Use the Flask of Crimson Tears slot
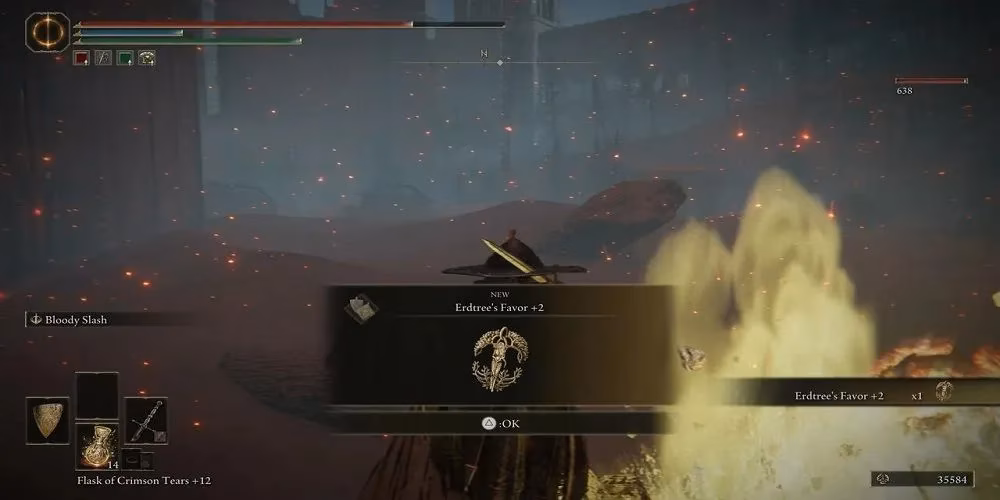 tap(96, 444)
